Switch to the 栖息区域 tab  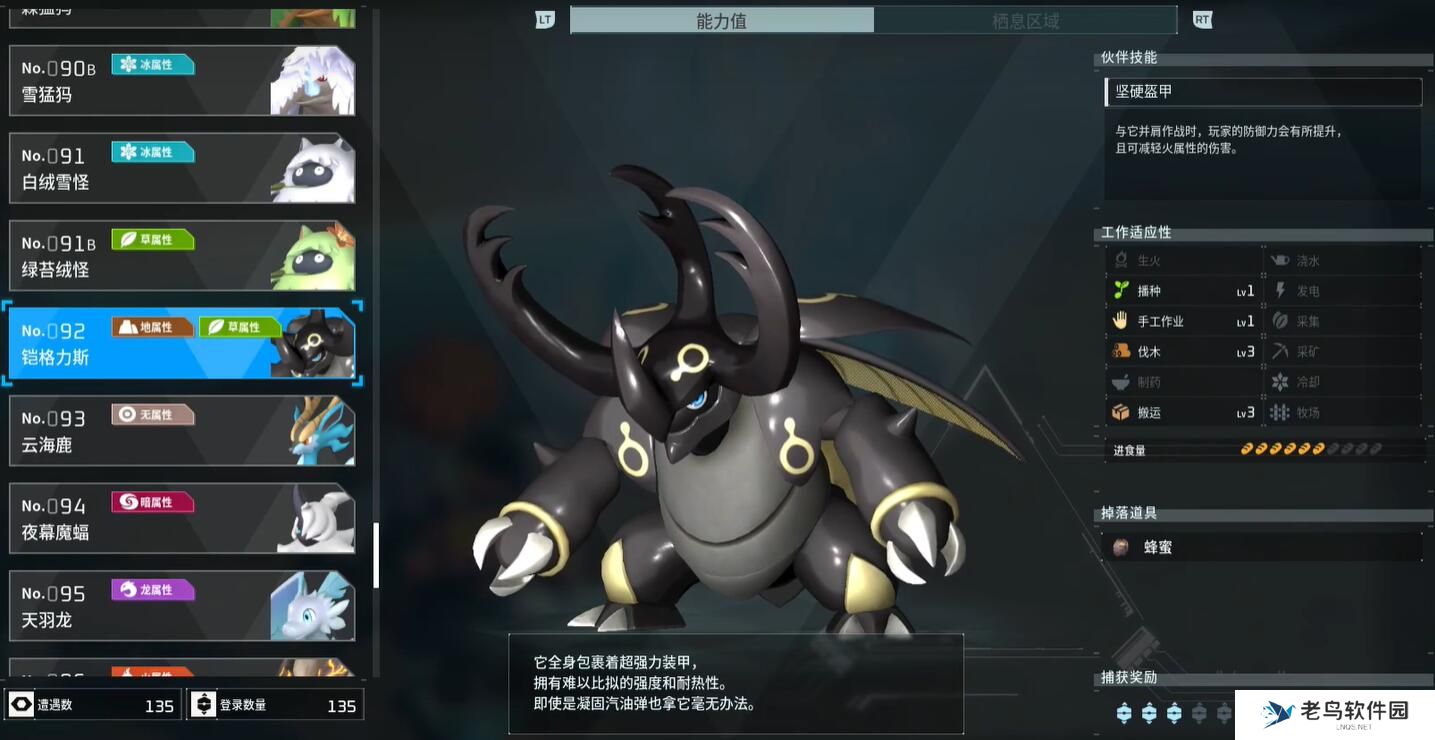tap(1025, 21)
